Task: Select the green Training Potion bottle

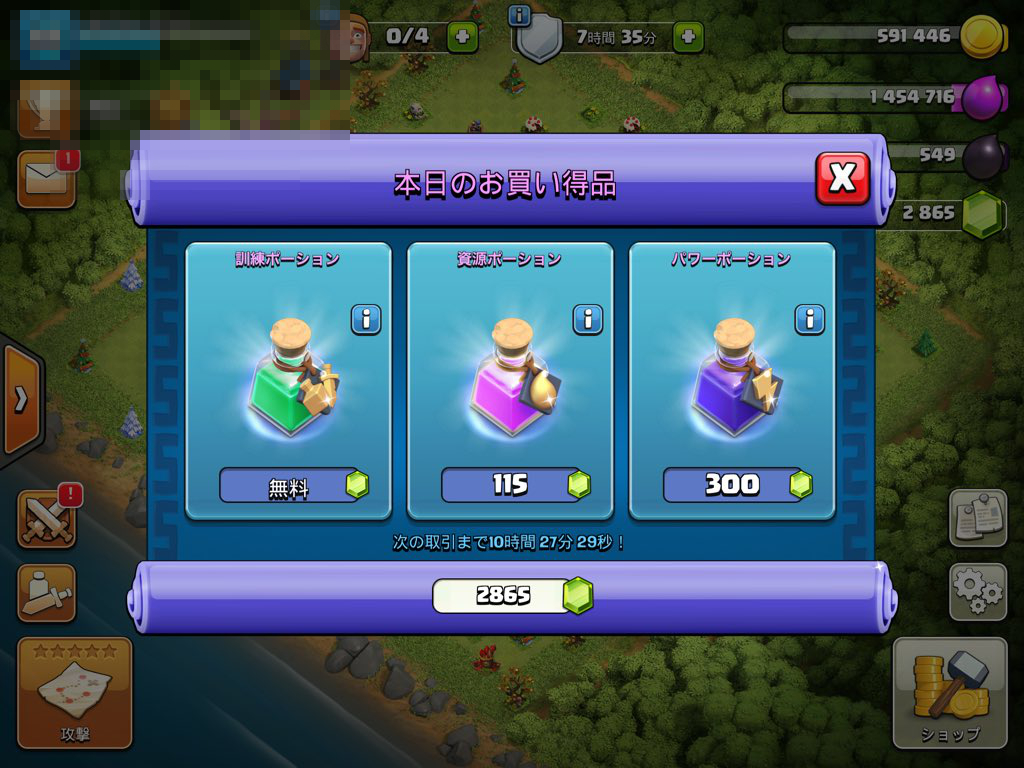Action: point(289,390)
